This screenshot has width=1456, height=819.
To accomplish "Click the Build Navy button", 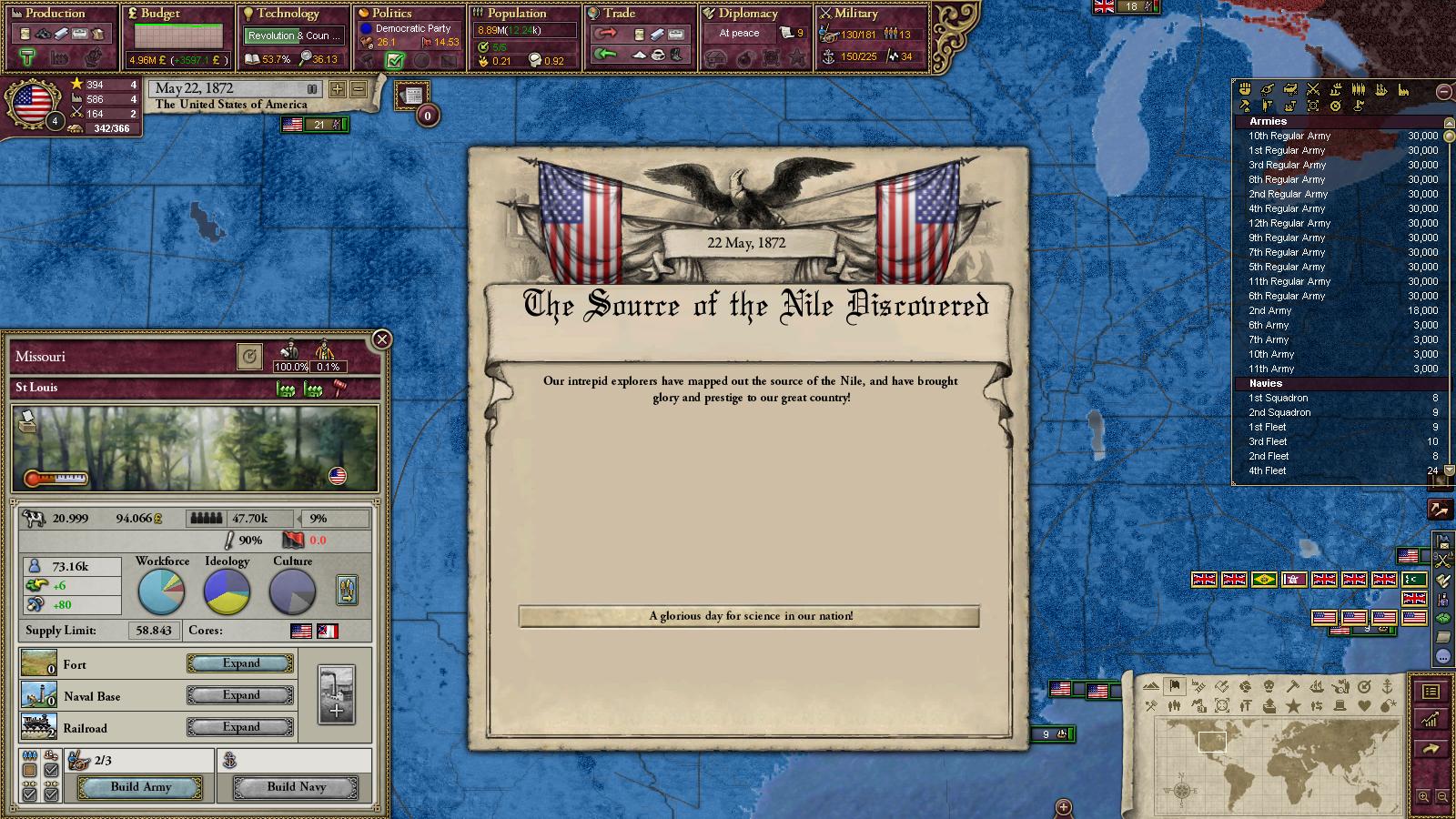I will point(296,787).
